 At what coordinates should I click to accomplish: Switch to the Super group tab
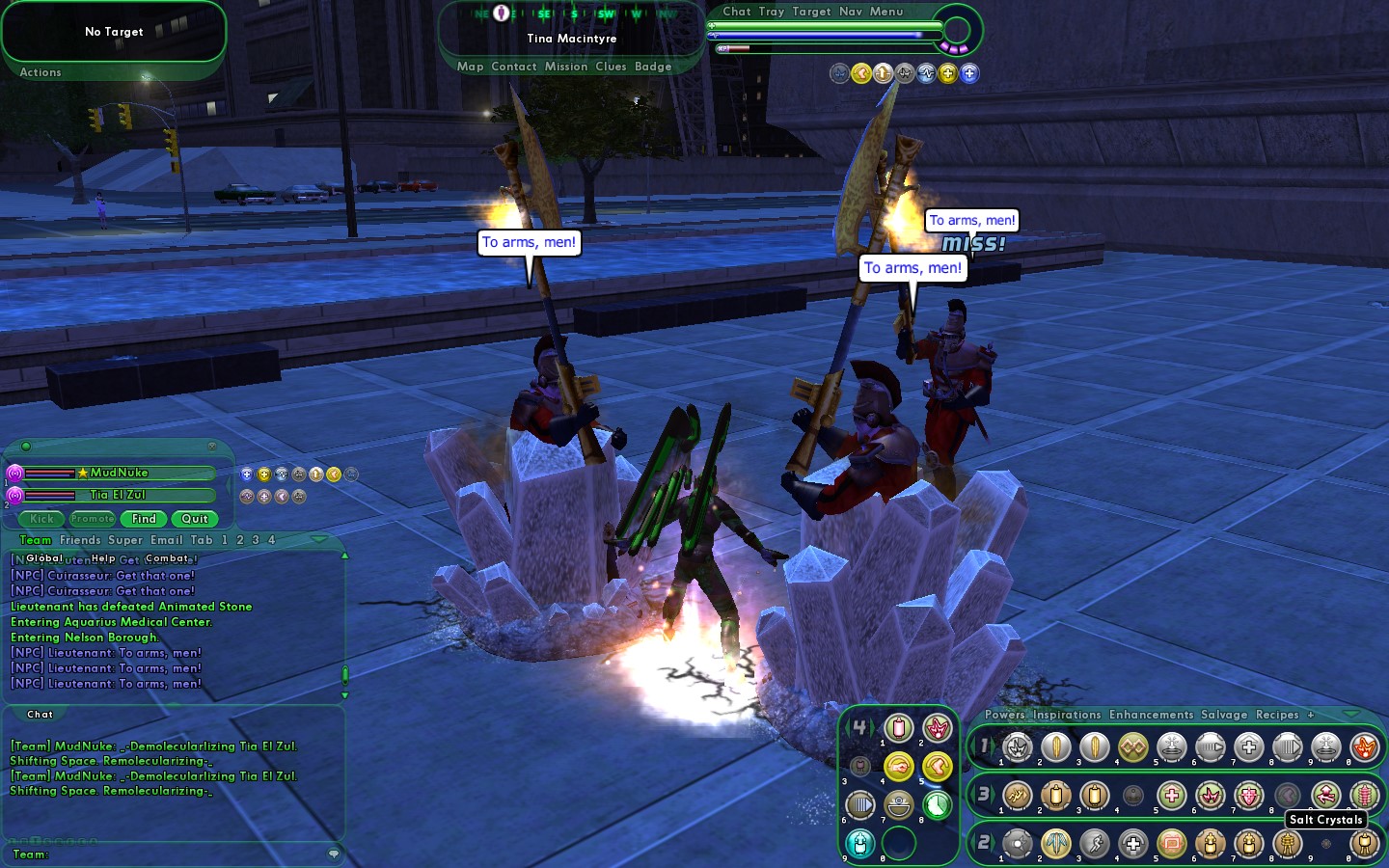(x=125, y=540)
